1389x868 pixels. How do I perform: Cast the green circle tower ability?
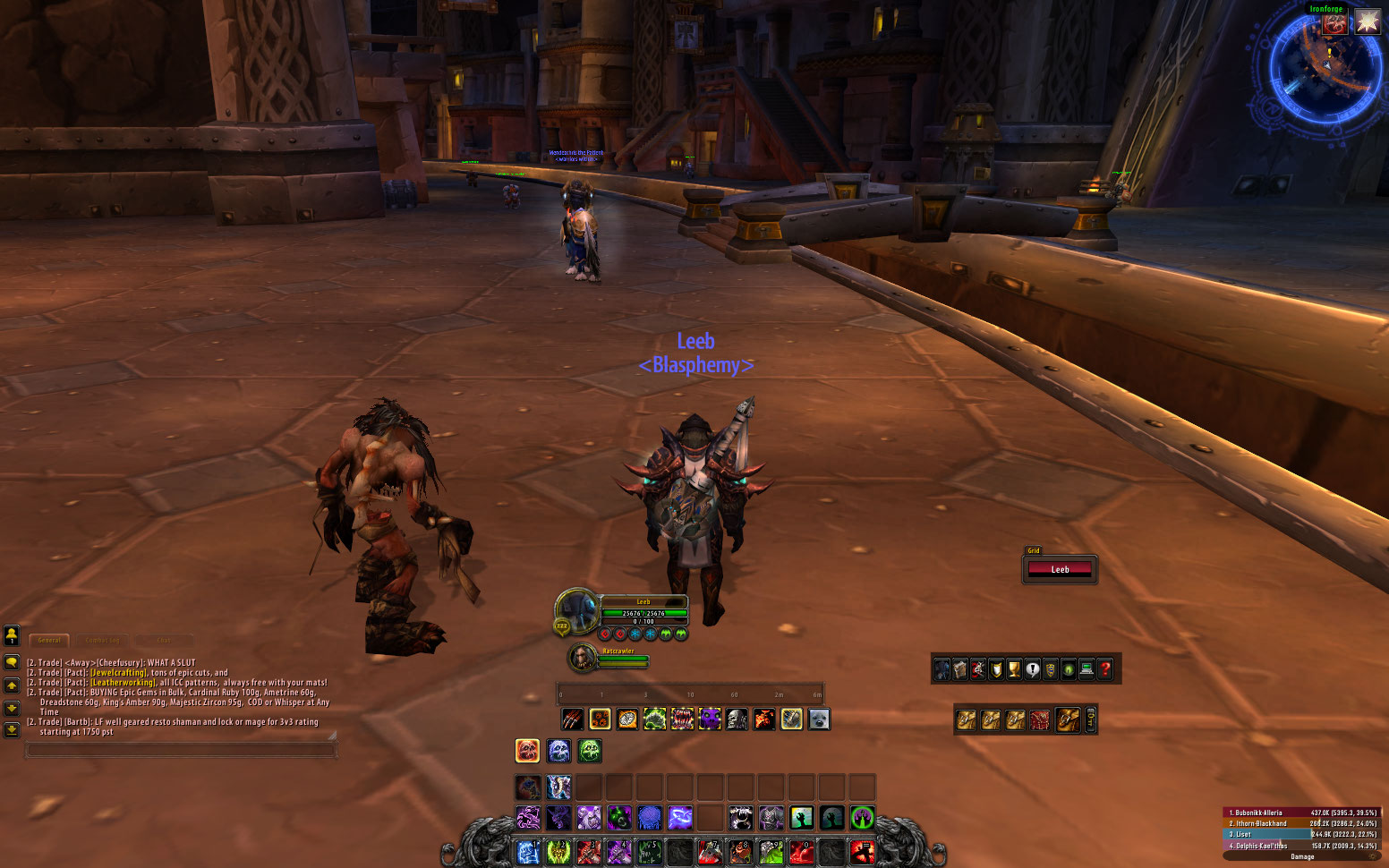point(862,817)
